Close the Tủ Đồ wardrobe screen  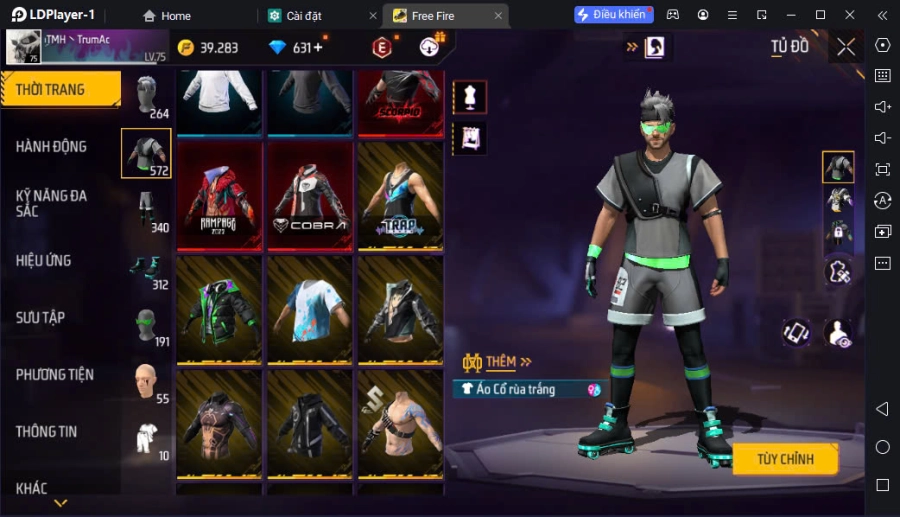(846, 47)
